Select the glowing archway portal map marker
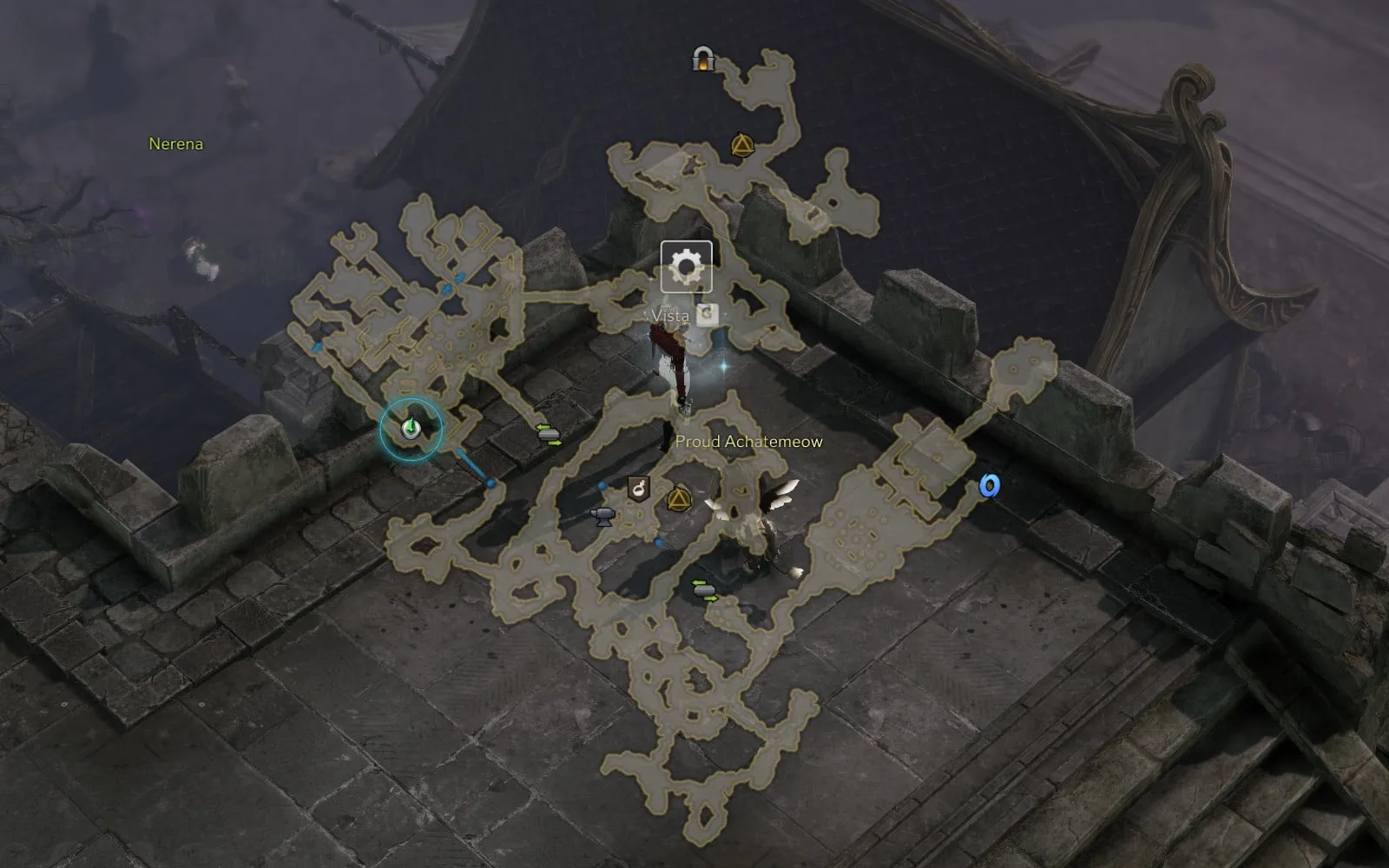The width and height of the screenshot is (1389, 868). (701, 59)
